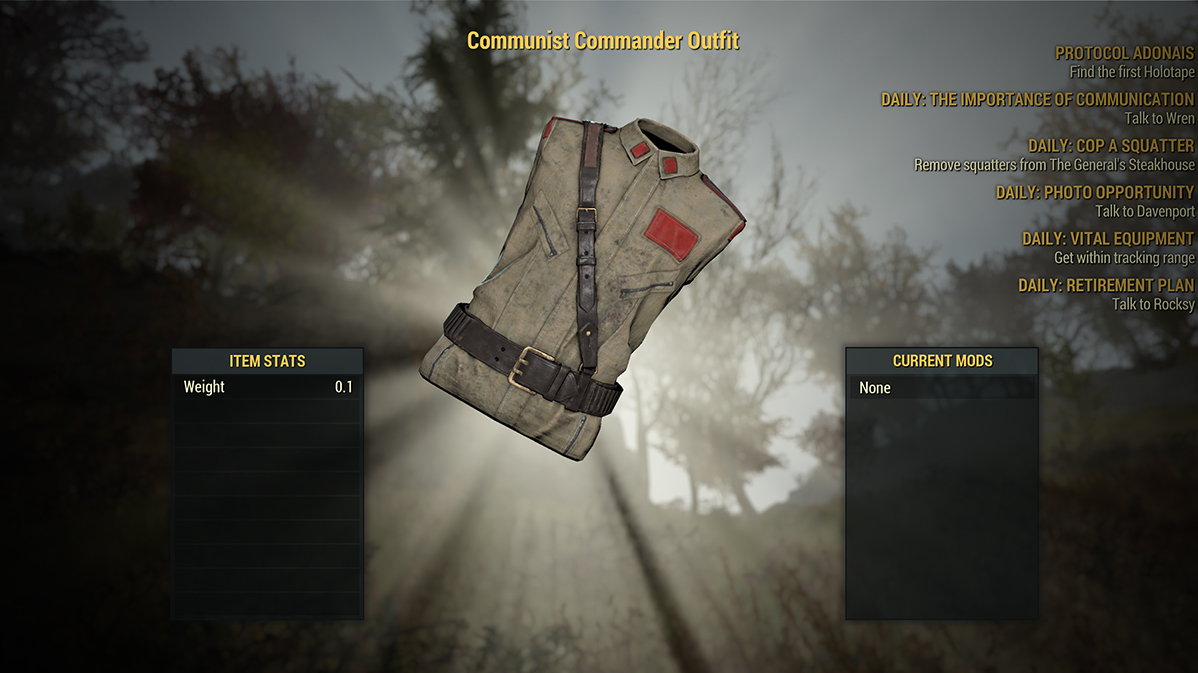This screenshot has height=673, width=1198.
Task: Select the None entry under Current Mods
Action: click(942, 388)
